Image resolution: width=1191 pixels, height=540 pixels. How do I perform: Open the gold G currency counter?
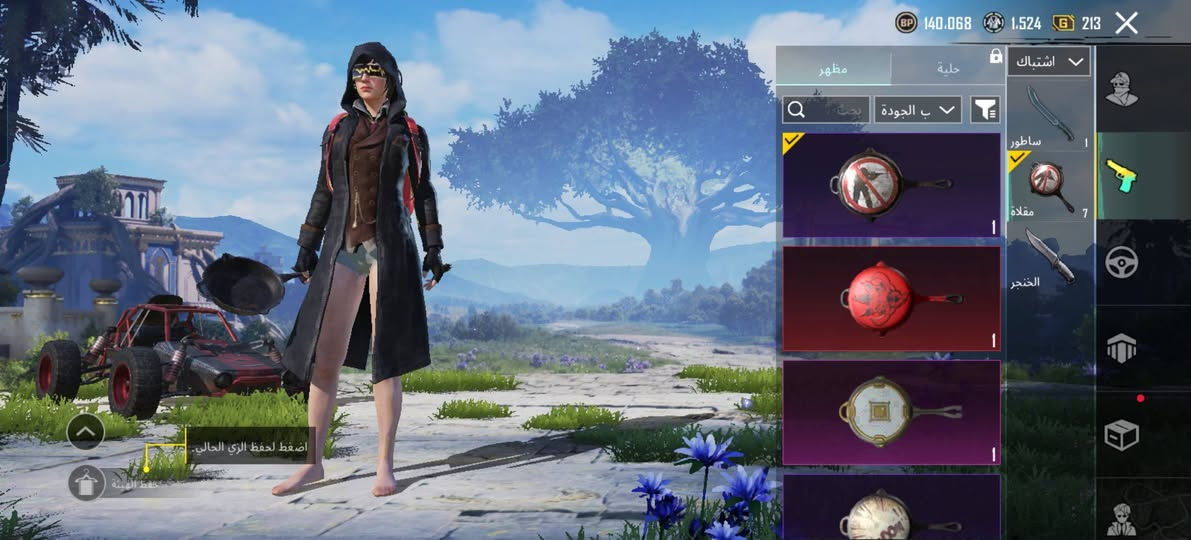click(x=1080, y=23)
